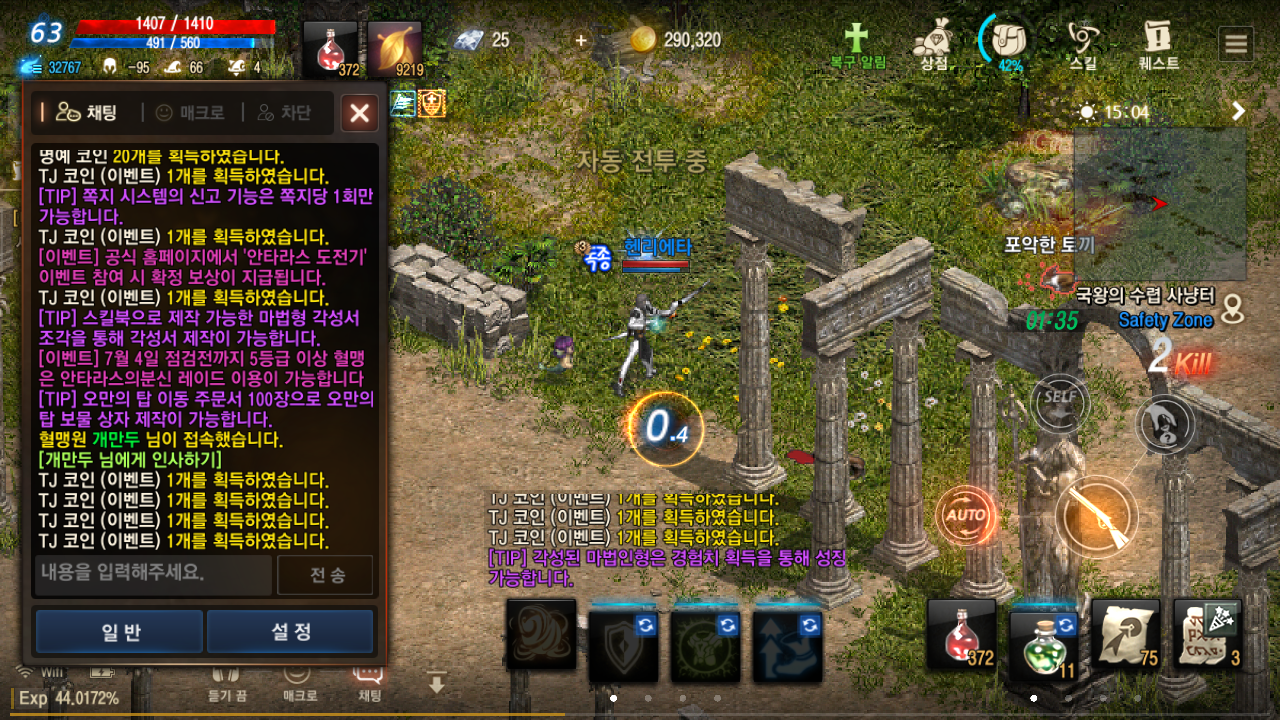Open the hamburger main menu
1280x720 pixels.
click(1236, 44)
